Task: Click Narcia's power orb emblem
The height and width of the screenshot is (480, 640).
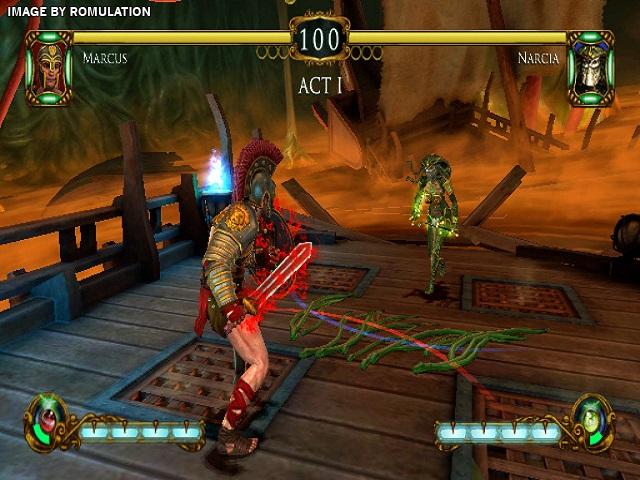Action: (x=590, y=419)
